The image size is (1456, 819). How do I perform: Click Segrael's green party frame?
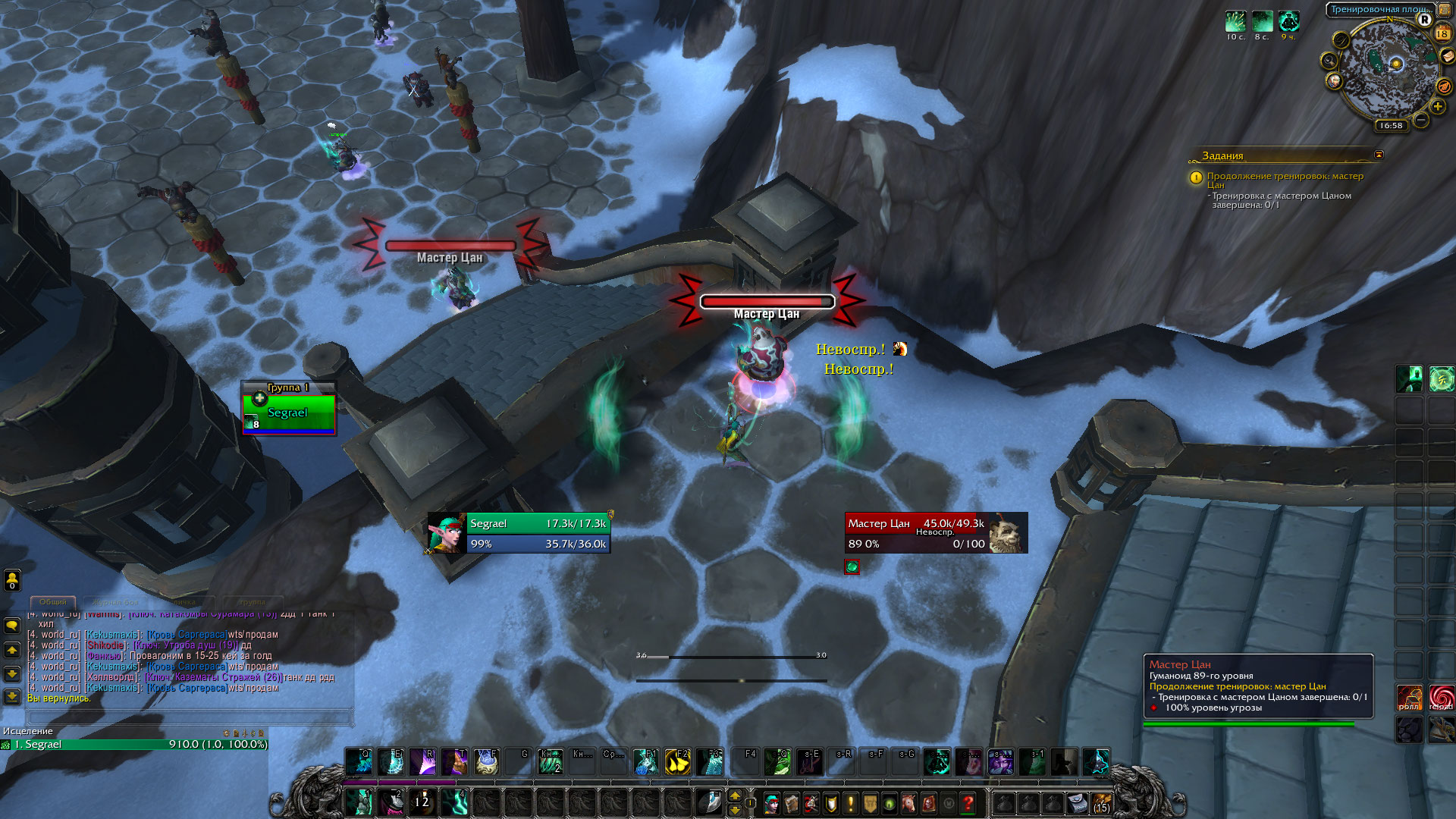288,413
